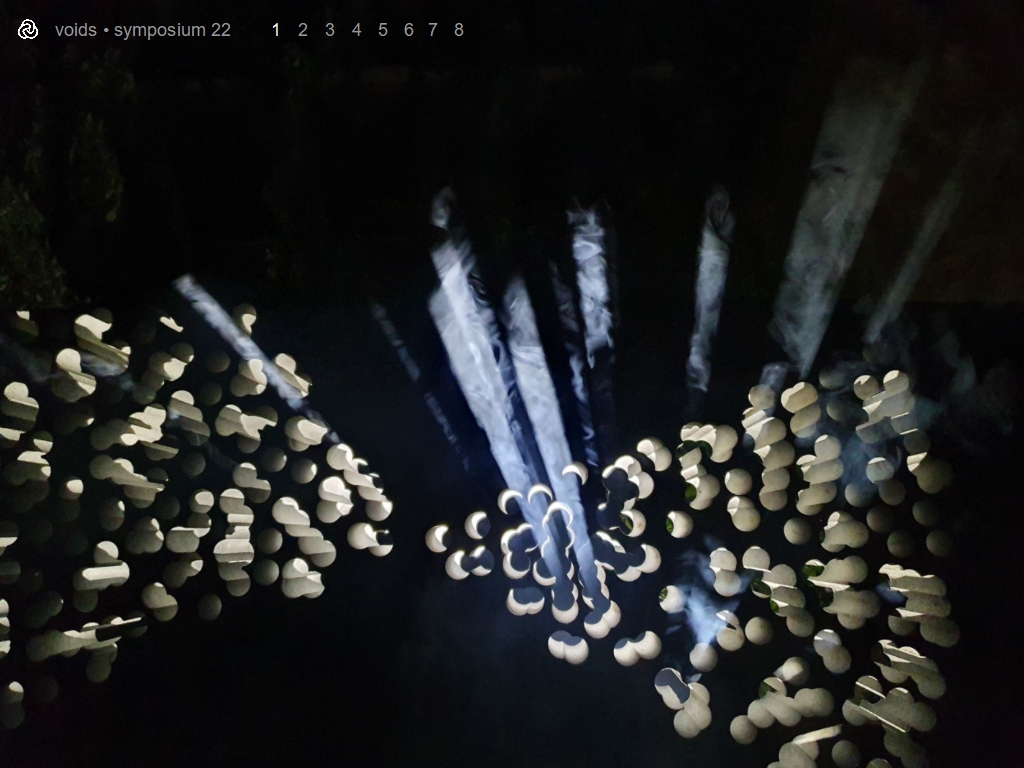Open the voids • symposium 22 title
Viewport: 1024px width, 768px height.
tap(143, 30)
